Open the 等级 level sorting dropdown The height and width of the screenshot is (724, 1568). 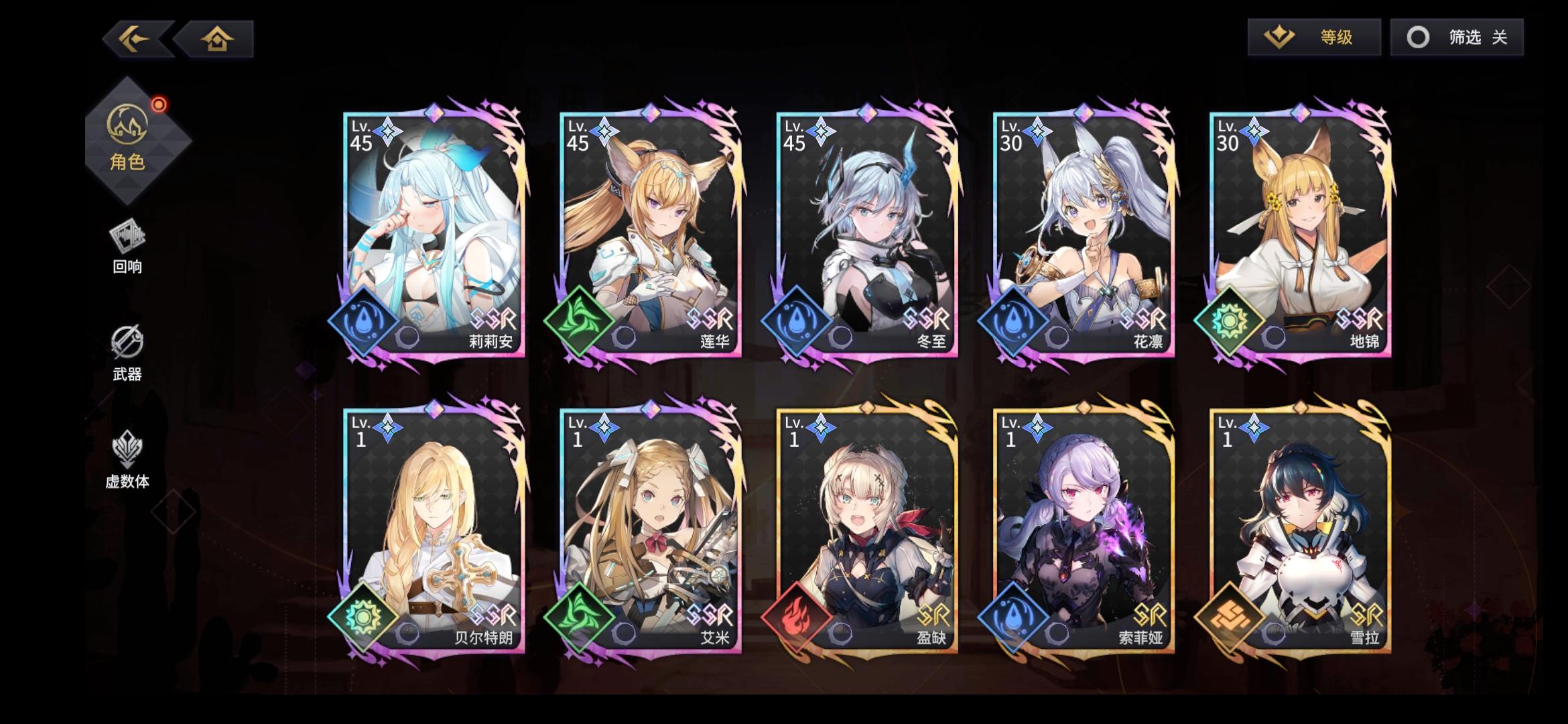(1313, 38)
